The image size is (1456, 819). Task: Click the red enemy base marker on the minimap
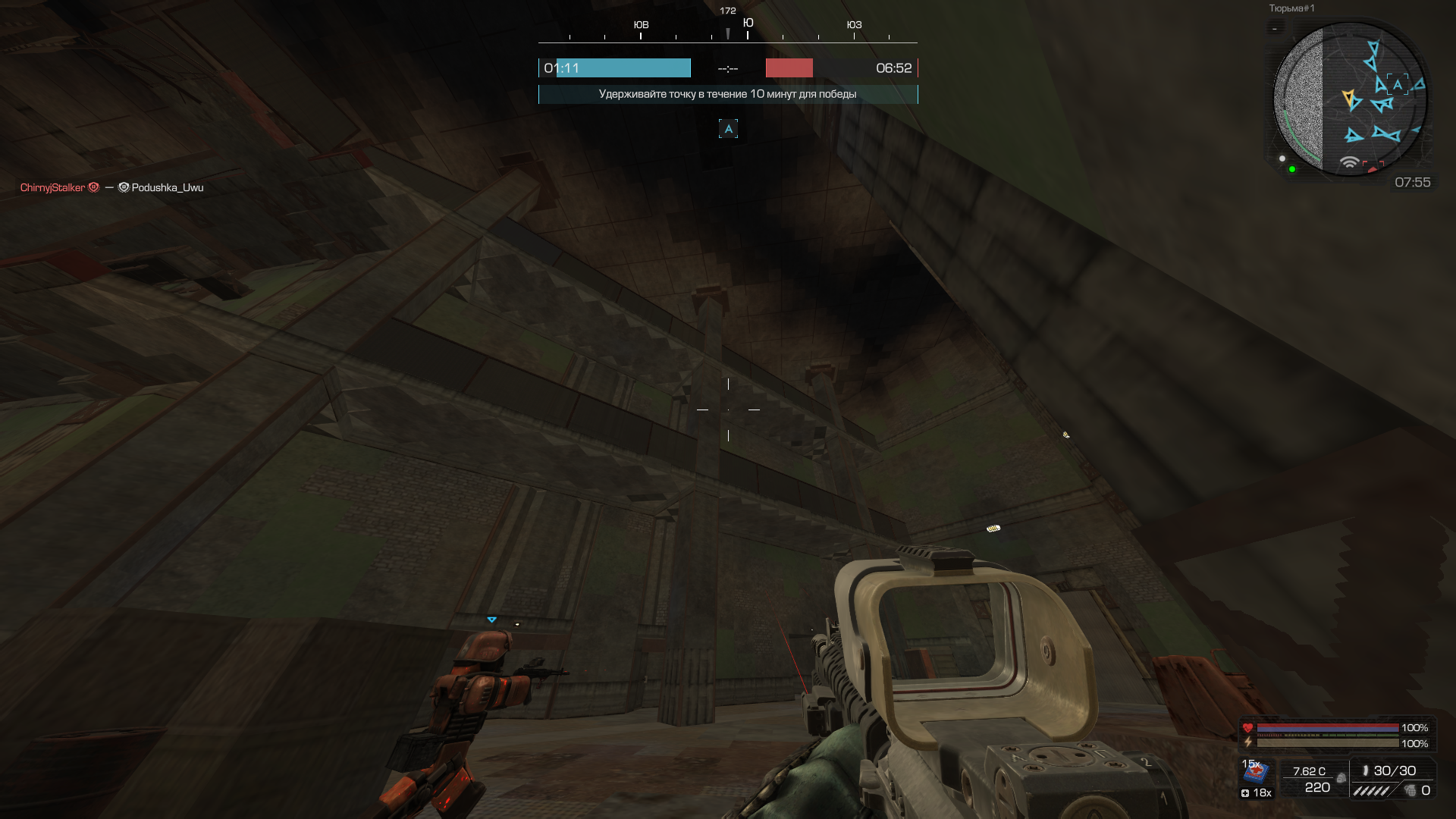point(1373,166)
